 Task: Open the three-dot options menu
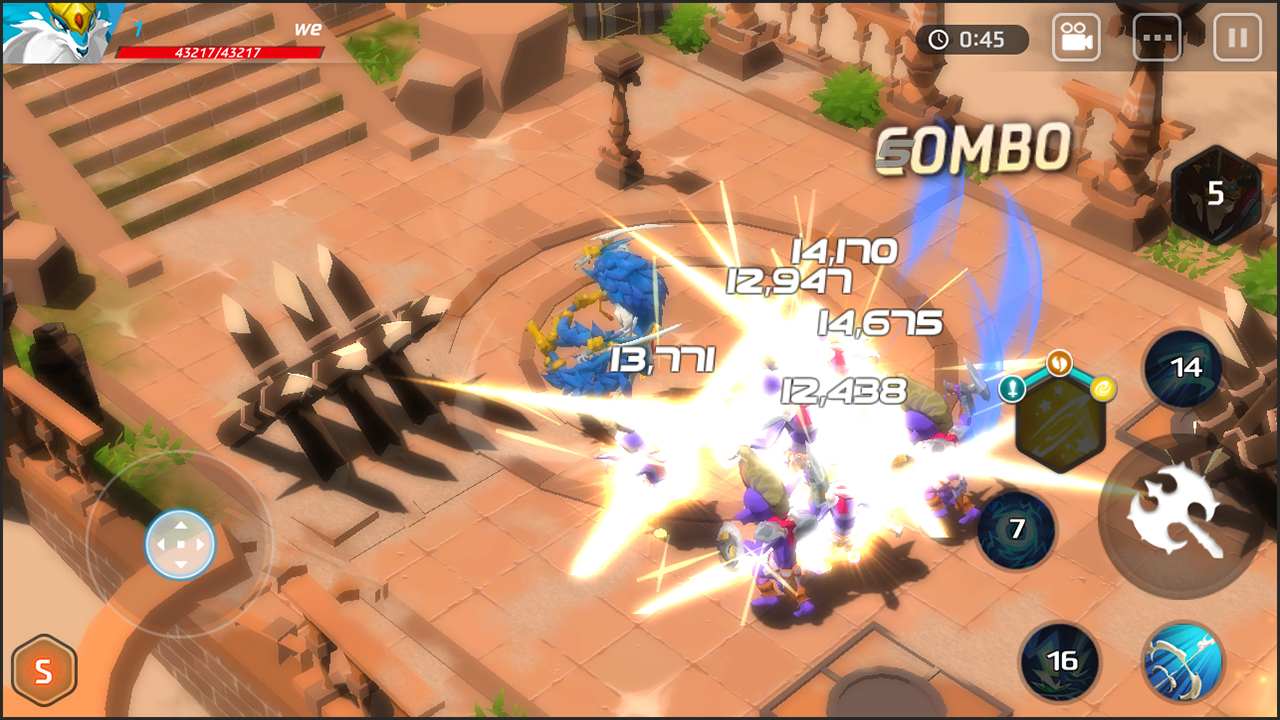click(x=1157, y=37)
